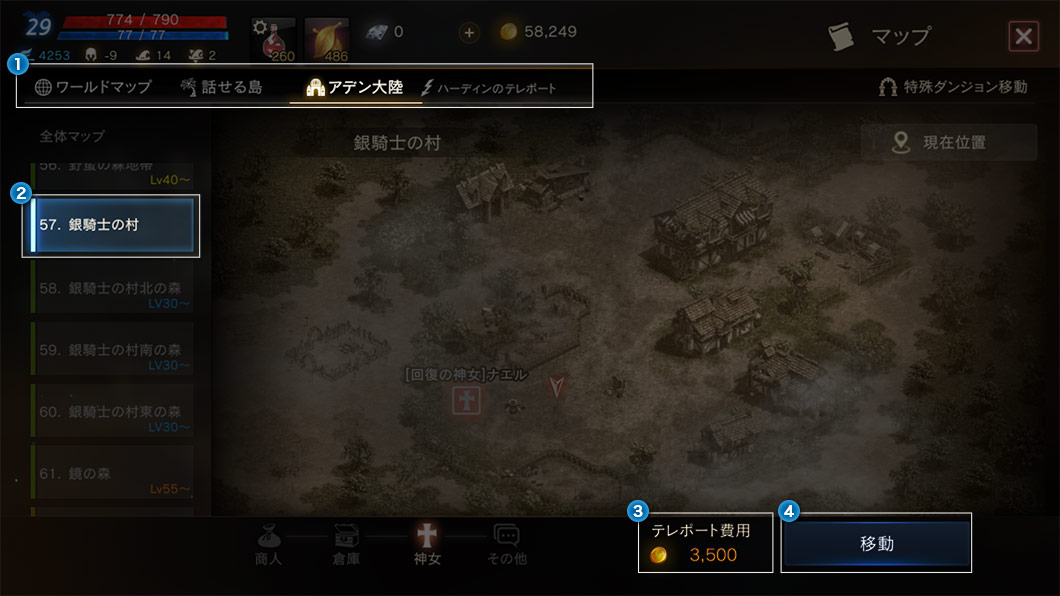This screenshot has height=596, width=1060.
Task: Click the 回復の神女 ナエル map marker
Action: [467, 401]
